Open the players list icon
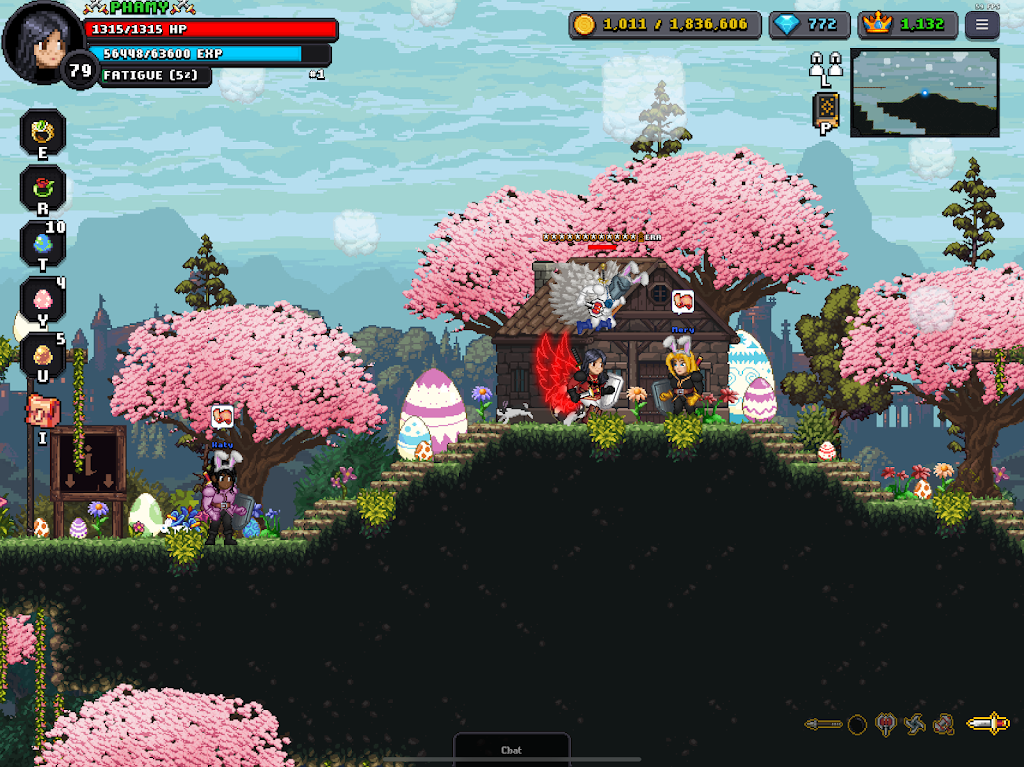 825,66
